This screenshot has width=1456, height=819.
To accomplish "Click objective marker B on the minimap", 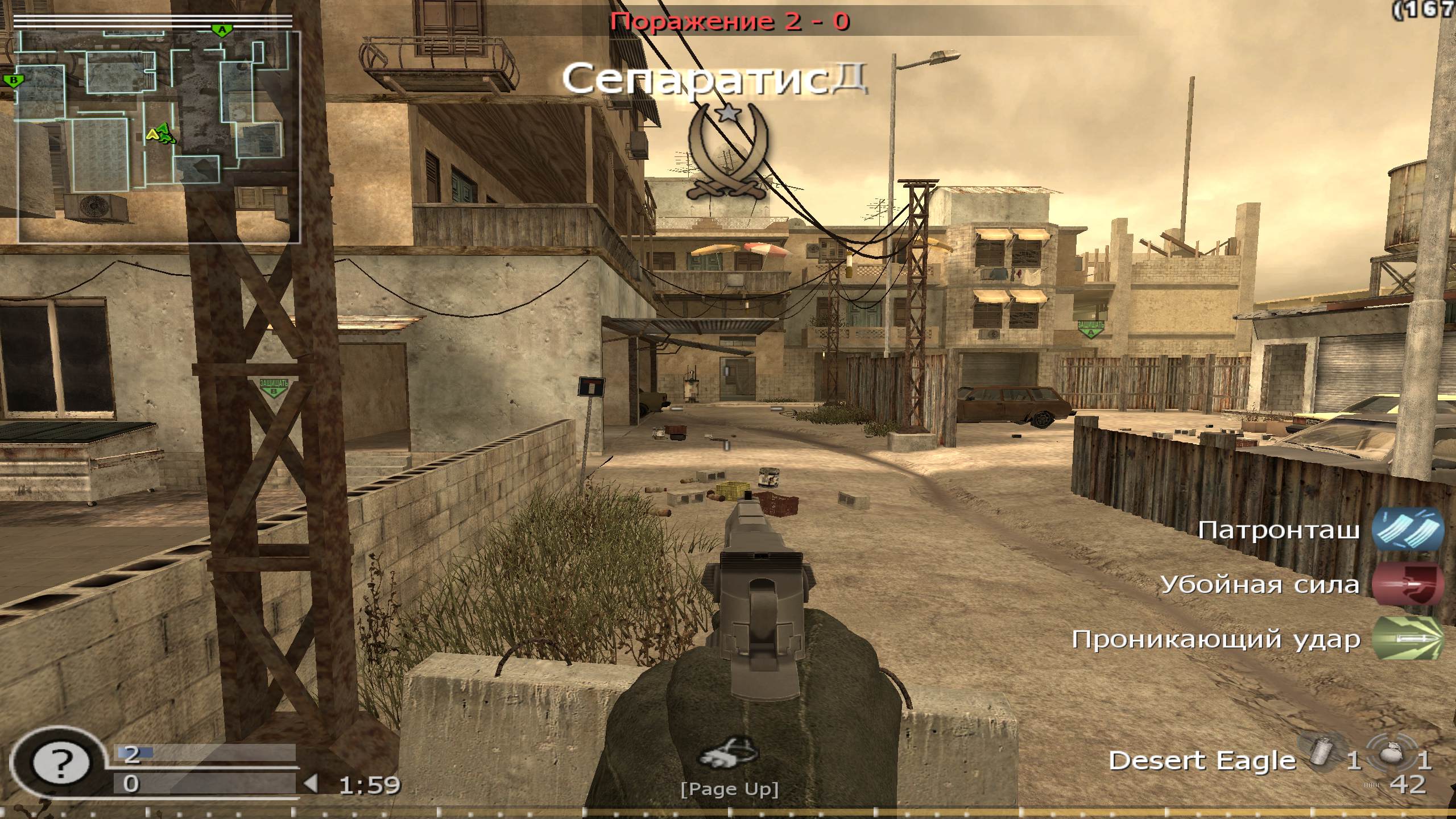I will point(14,81).
